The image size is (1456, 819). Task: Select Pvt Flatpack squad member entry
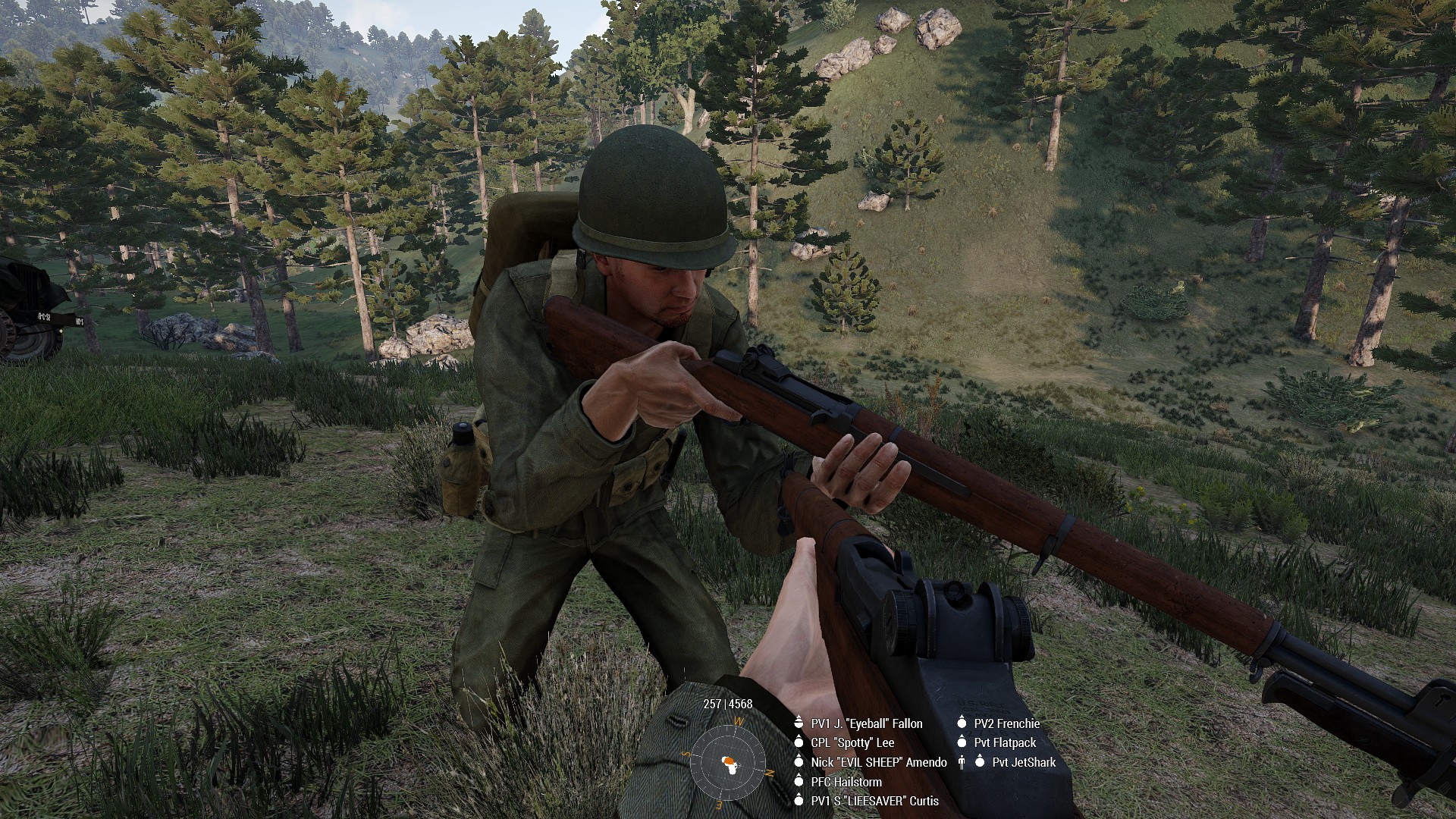pyautogui.click(x=1004, y=742)
